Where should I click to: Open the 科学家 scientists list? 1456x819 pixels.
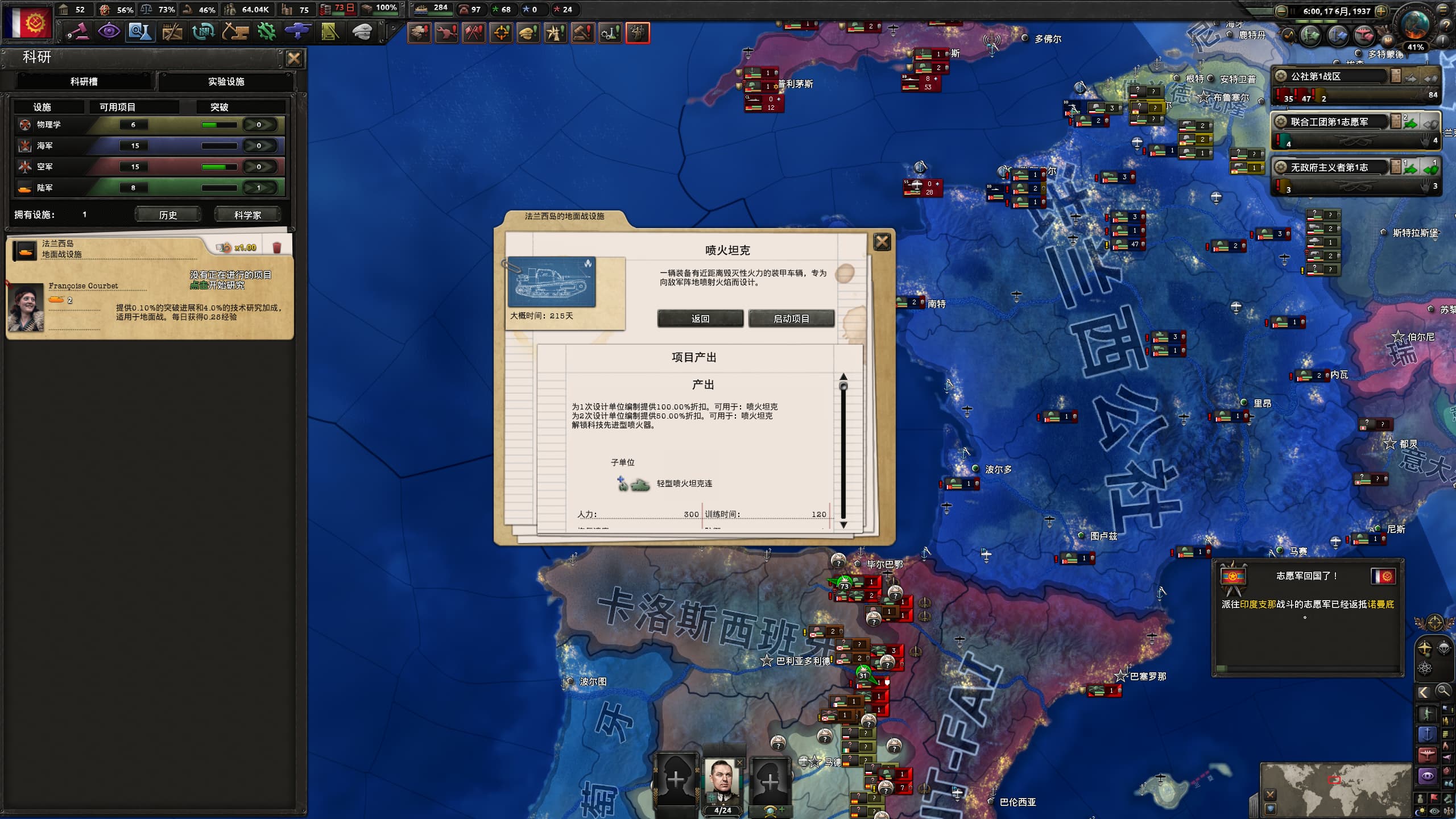247,214
